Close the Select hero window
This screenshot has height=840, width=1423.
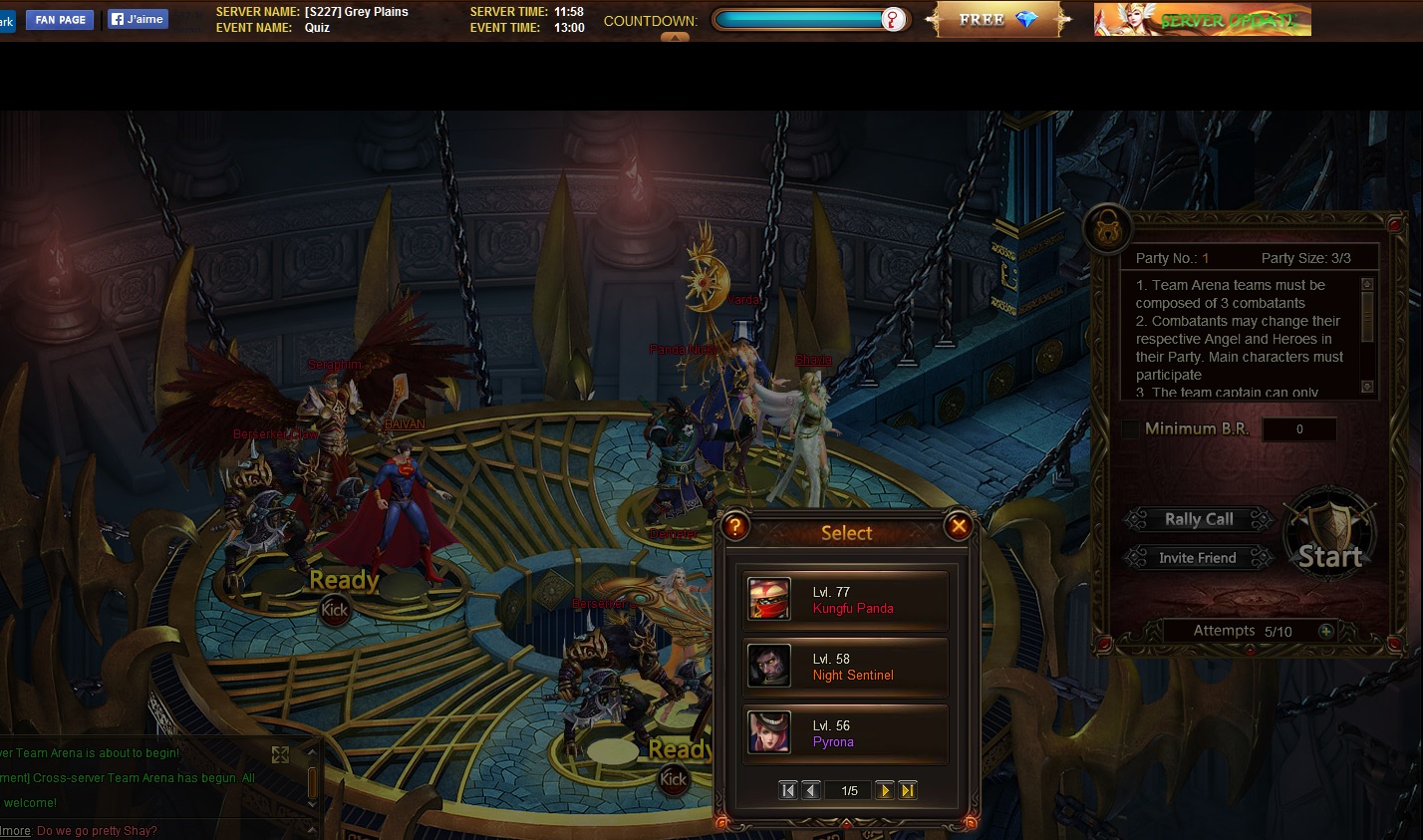[959, 526]
